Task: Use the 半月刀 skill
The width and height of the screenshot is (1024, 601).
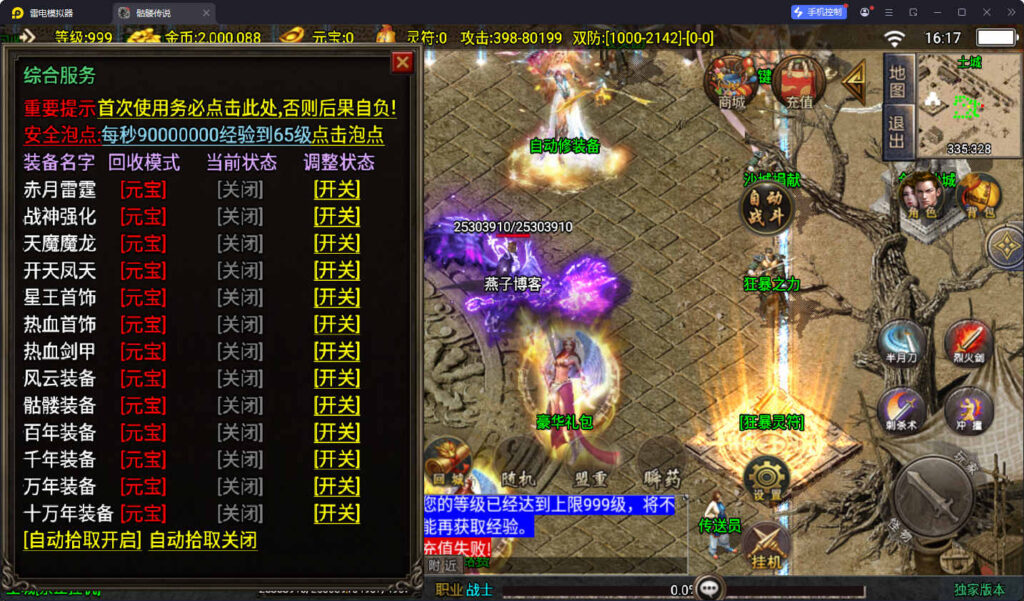Action: (901, 342)
